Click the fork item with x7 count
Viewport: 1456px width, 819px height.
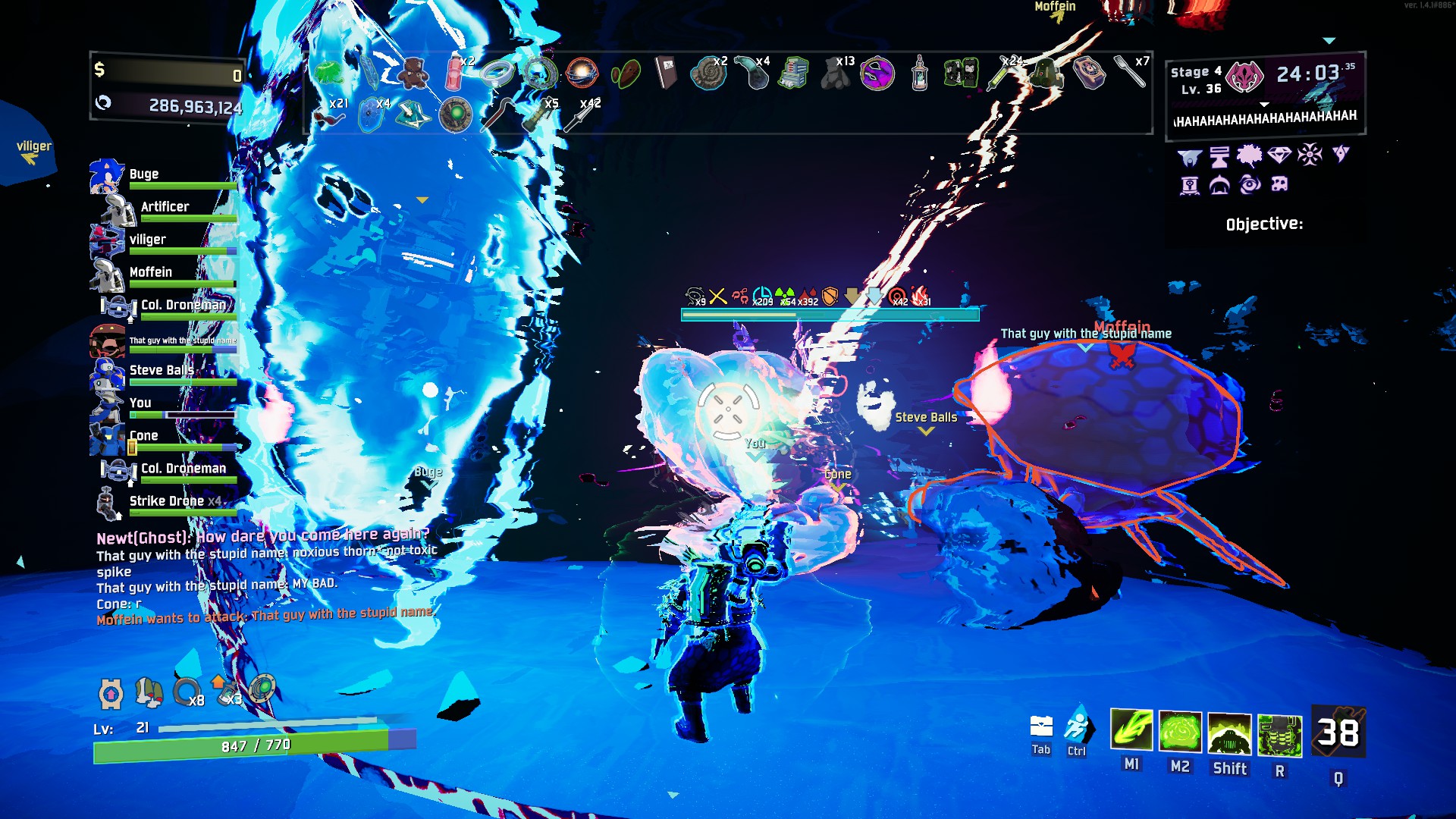coord(1130,72)
